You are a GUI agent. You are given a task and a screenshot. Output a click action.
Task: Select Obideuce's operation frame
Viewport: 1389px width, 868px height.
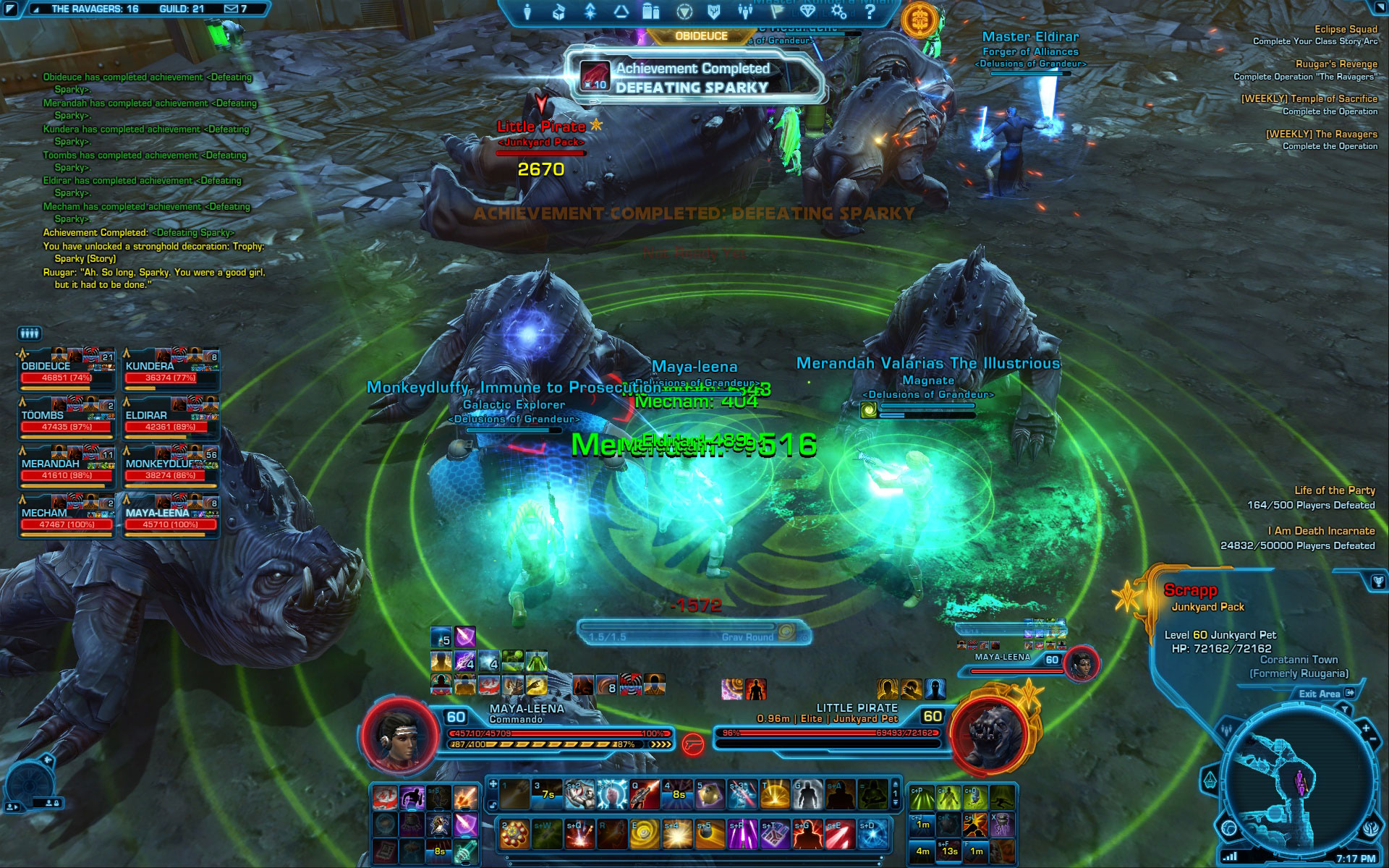(67, 370)
